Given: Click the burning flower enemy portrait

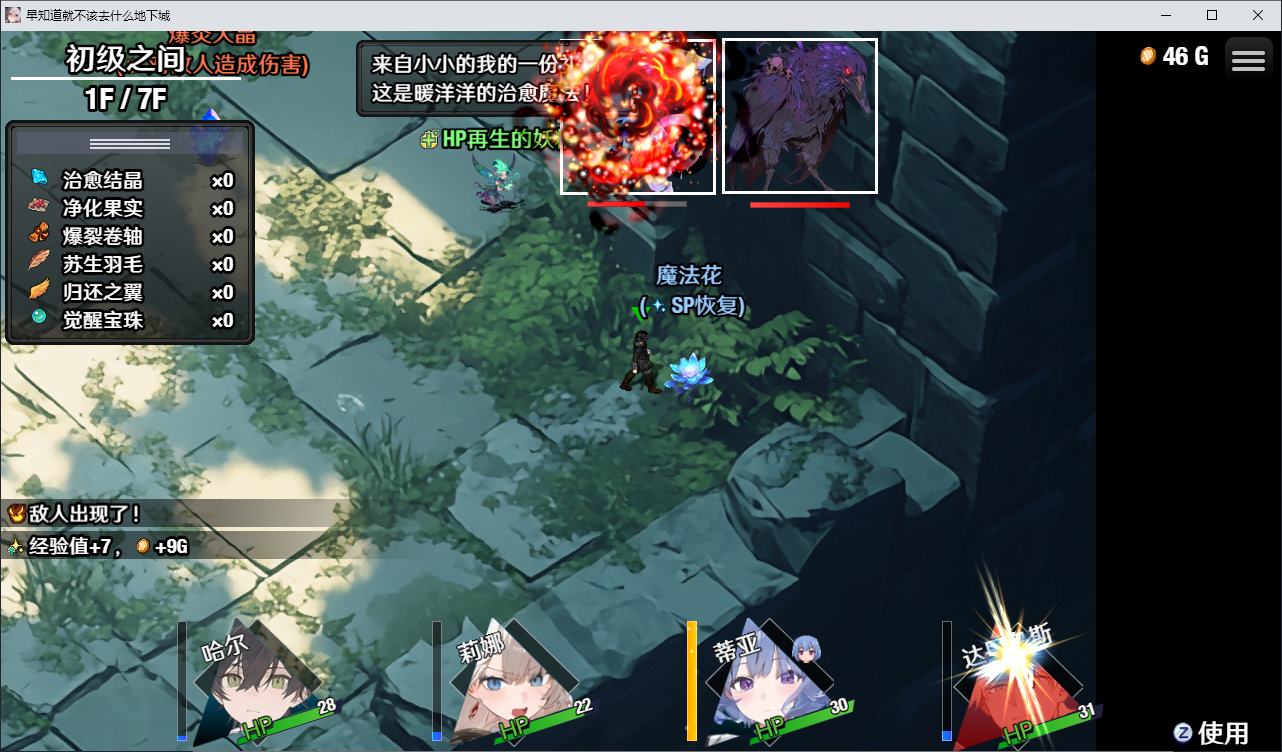Looking at the screenshot, I should tap(637, 114).
